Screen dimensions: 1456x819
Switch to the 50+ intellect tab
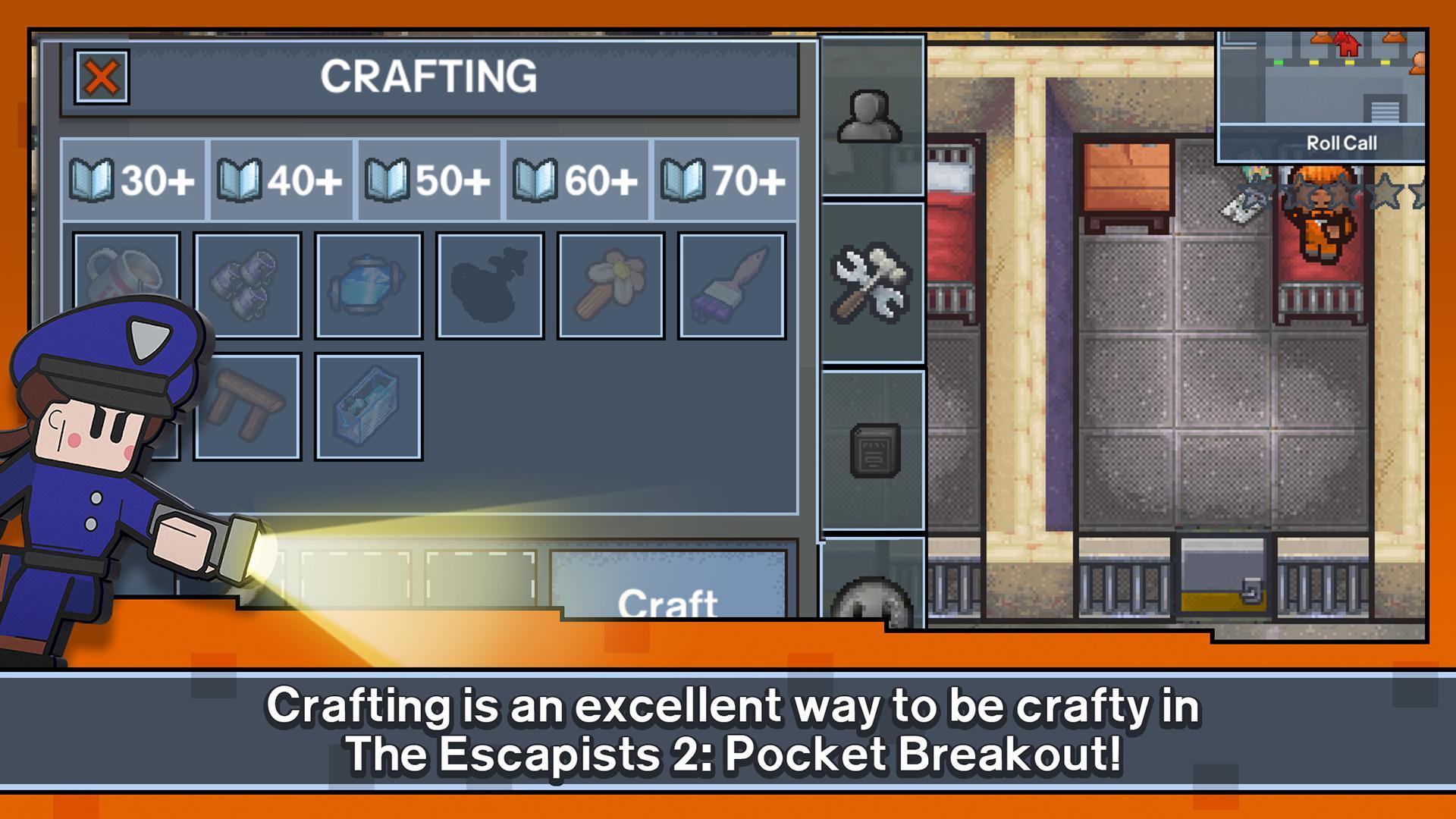pos(428,180)
